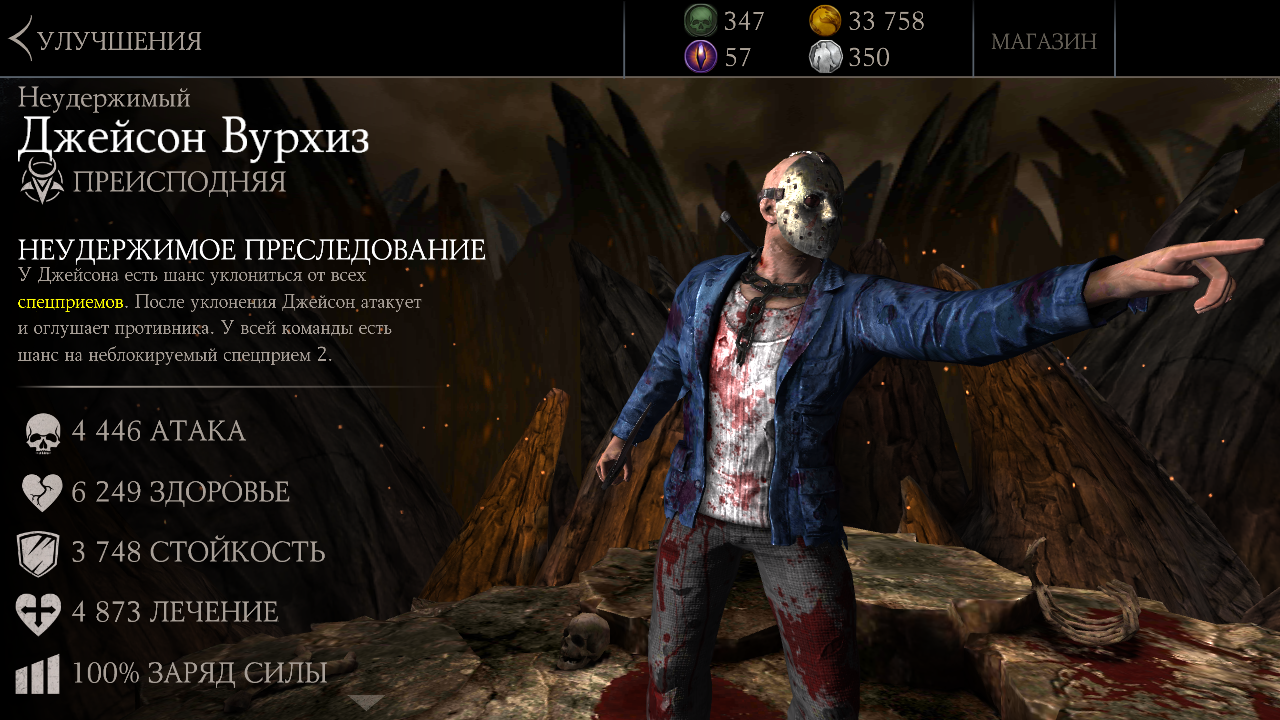Tap the yellow спецприемов link

(70, 301)
